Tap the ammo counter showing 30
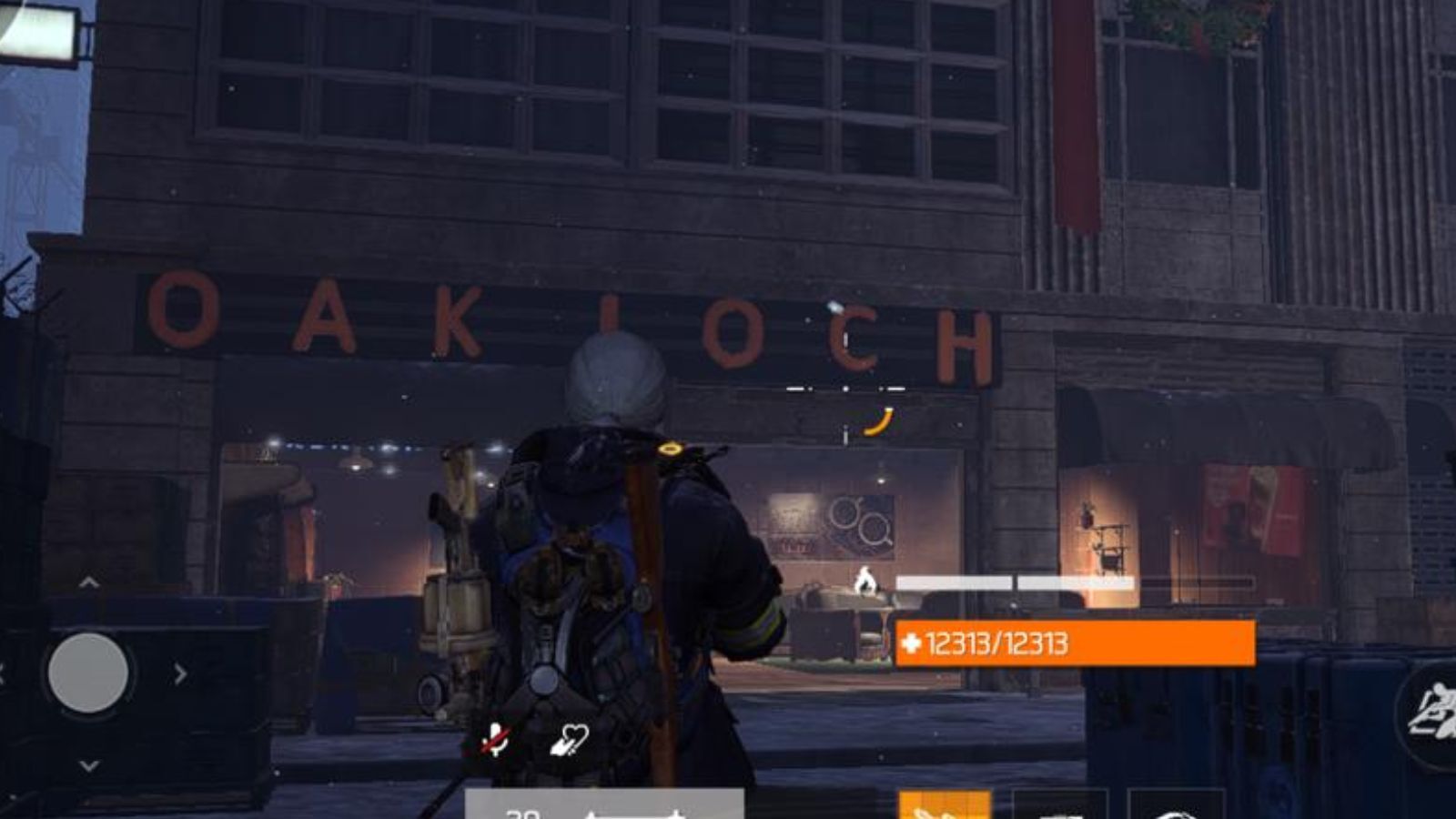This screenshot has width=1456, height=819. [x=523, y=814]
